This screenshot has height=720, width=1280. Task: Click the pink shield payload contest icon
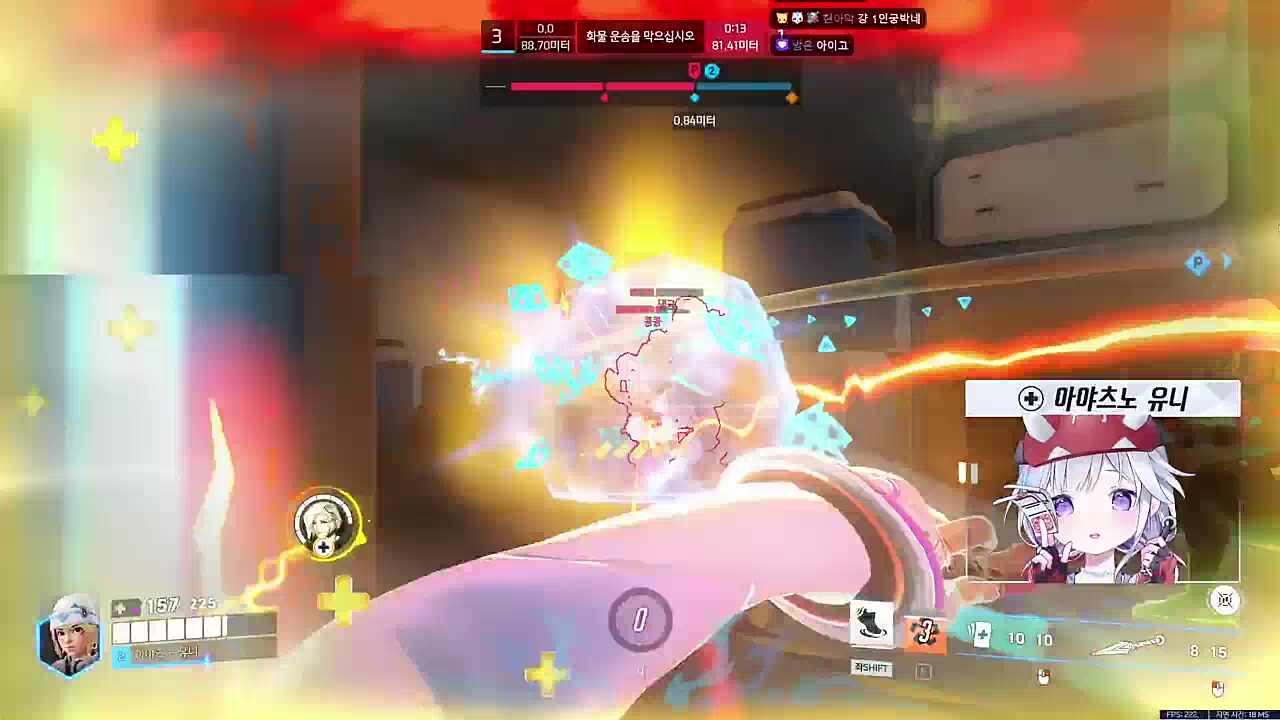click(693, 69)
